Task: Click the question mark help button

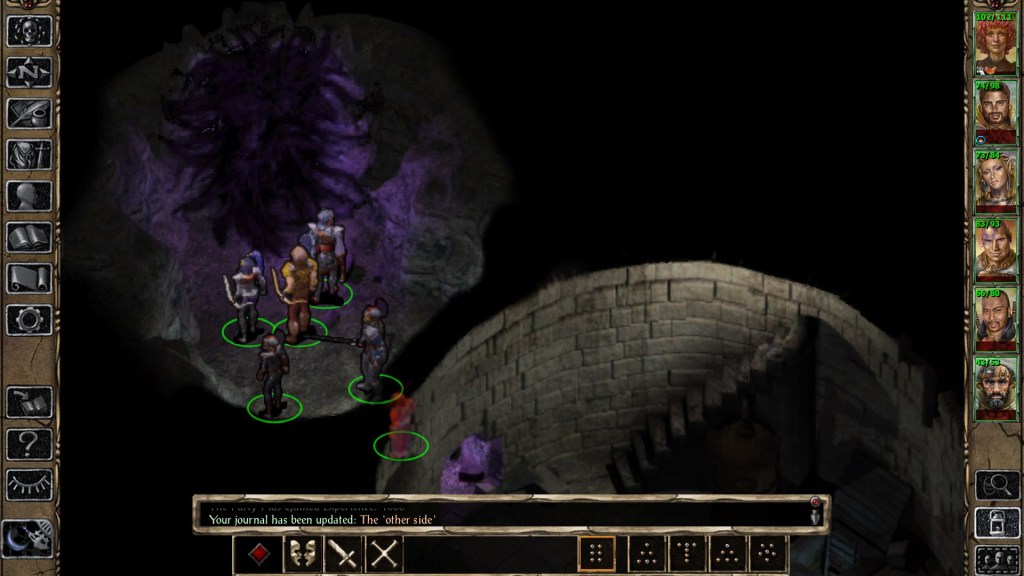Action: (x=29, y=443)
